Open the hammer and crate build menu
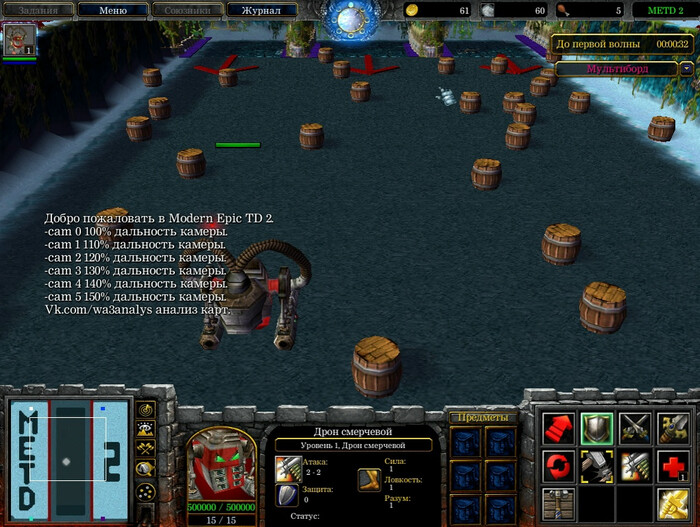 558,502
